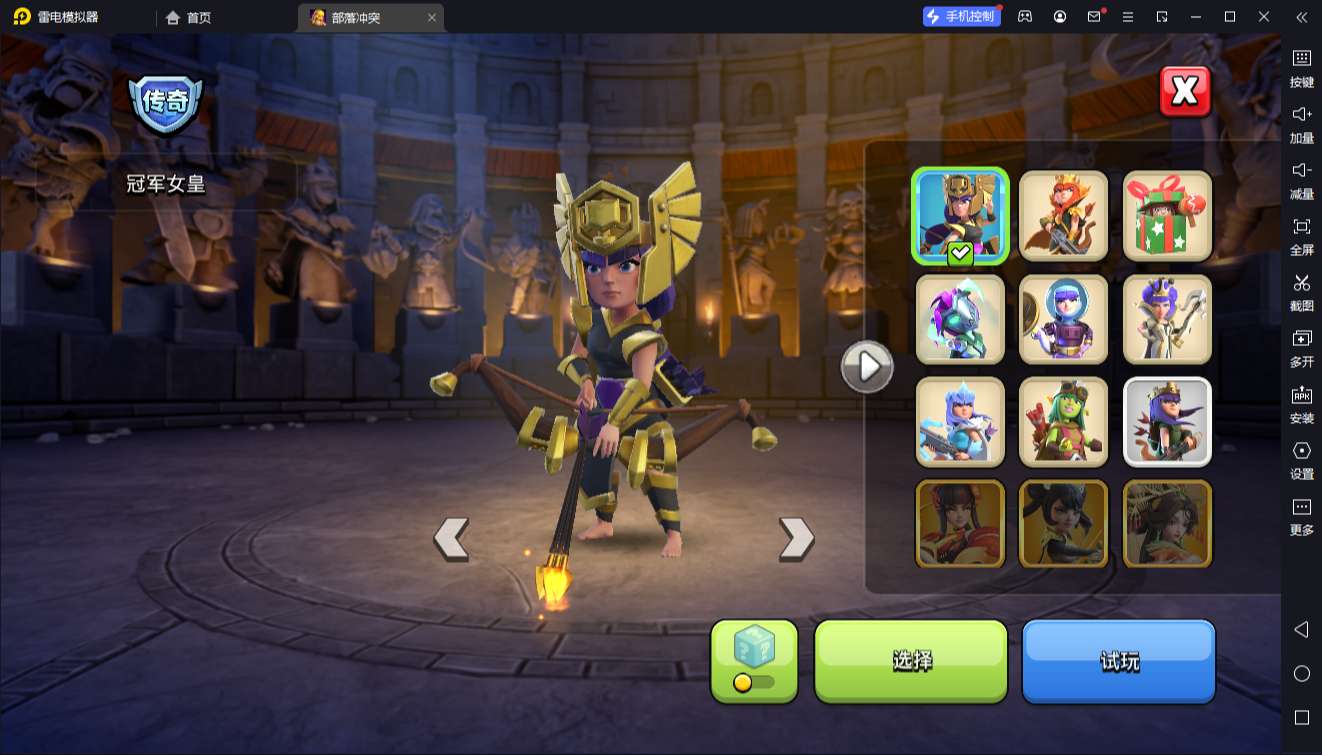Pick the white-robed queen skin with staff
The height and width of the screenshot is (755, 1322).
1167,319
